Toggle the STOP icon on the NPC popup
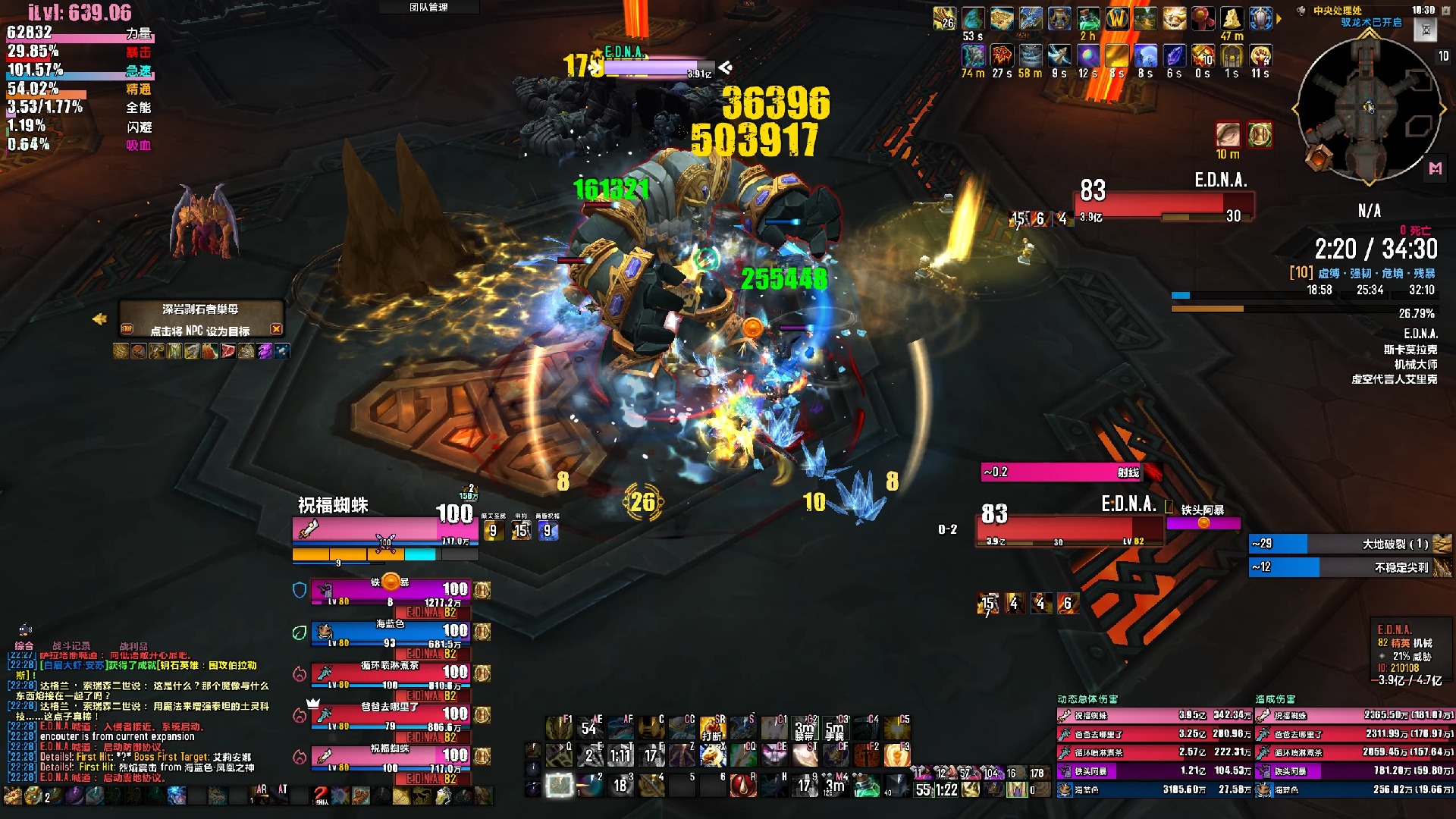 tap(127, 329)
